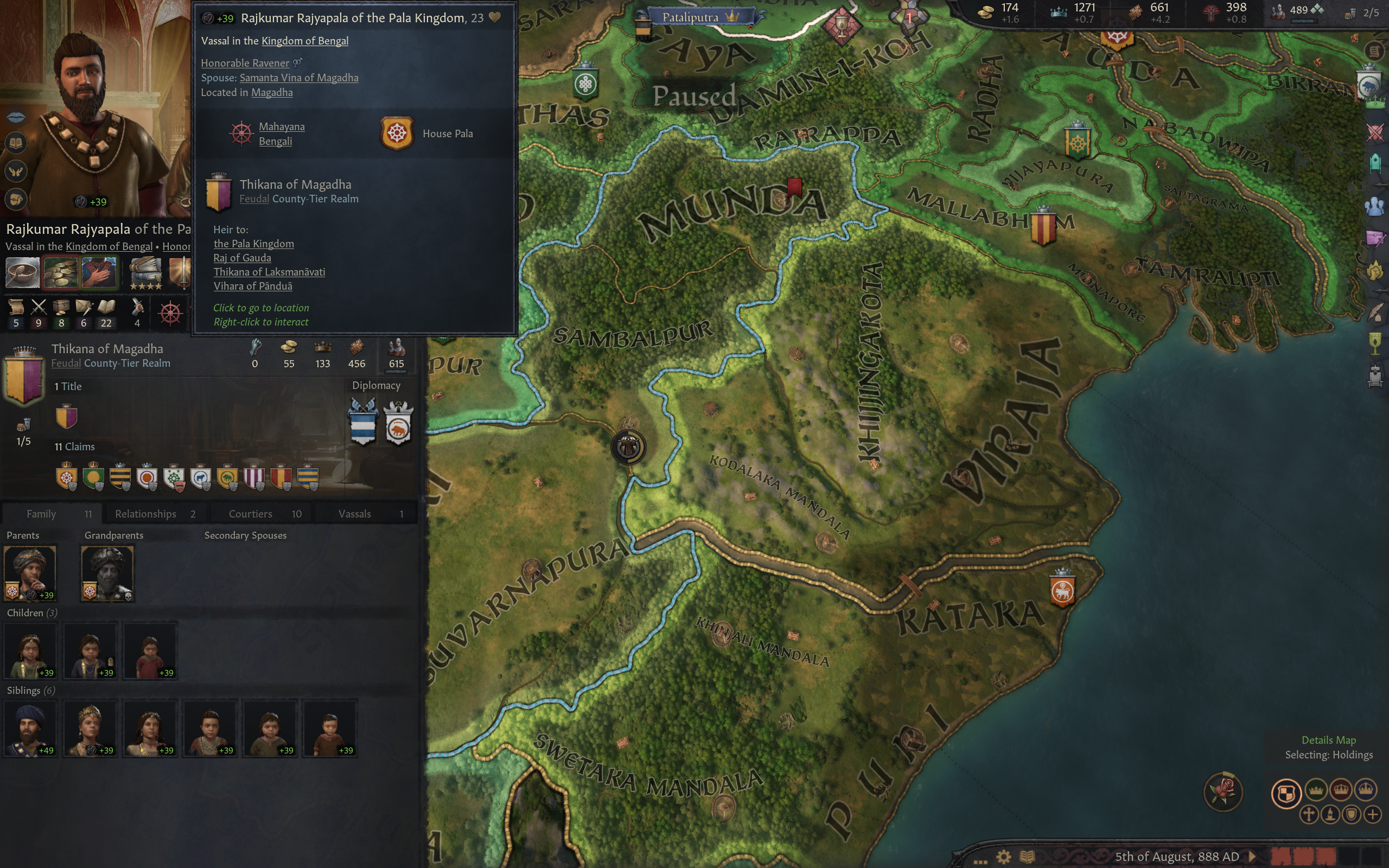Open the Pala Kingdom heir title link

[x=253, y=244]
